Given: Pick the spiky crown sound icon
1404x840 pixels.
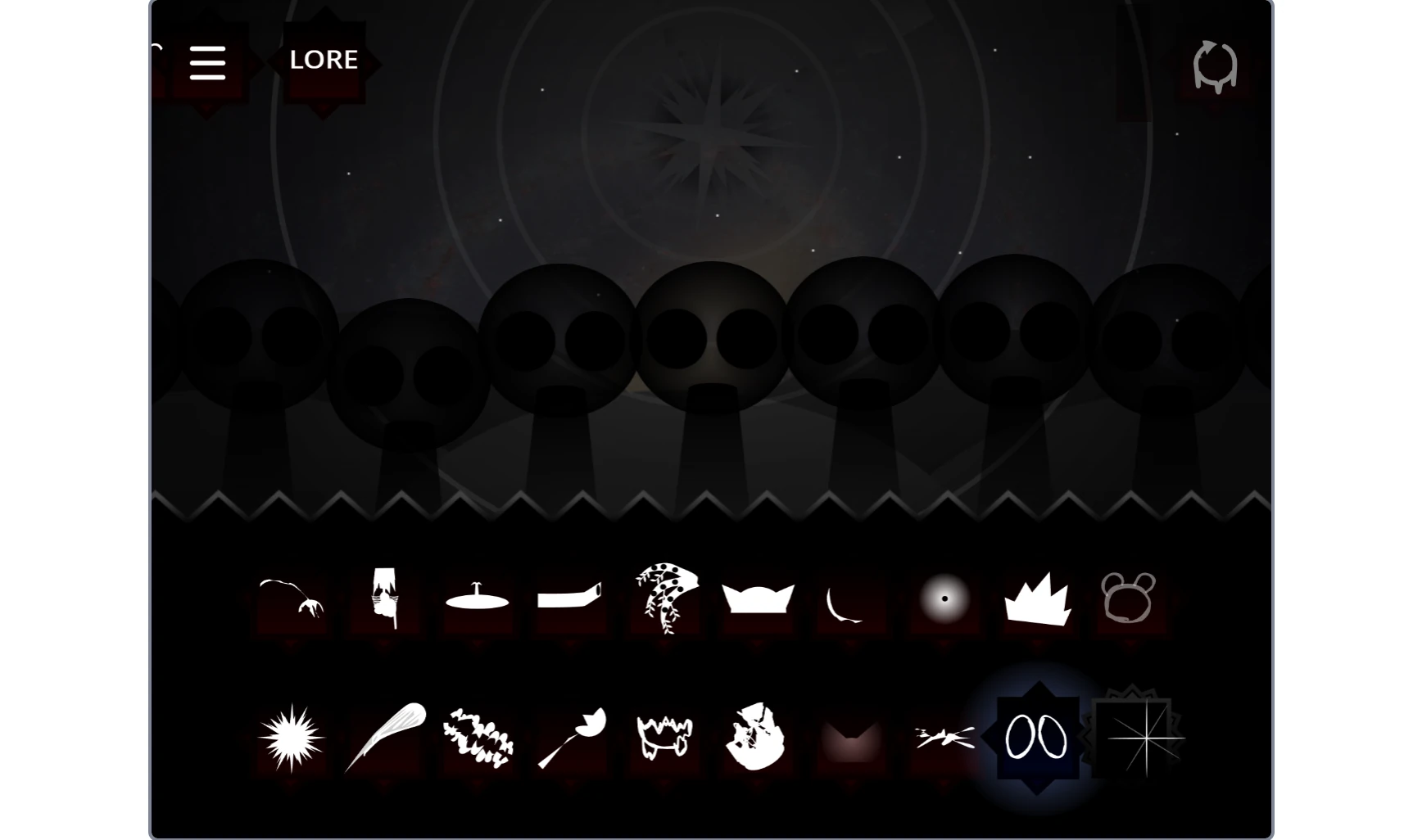Looking at the screenshot, I should [1036, 599].
